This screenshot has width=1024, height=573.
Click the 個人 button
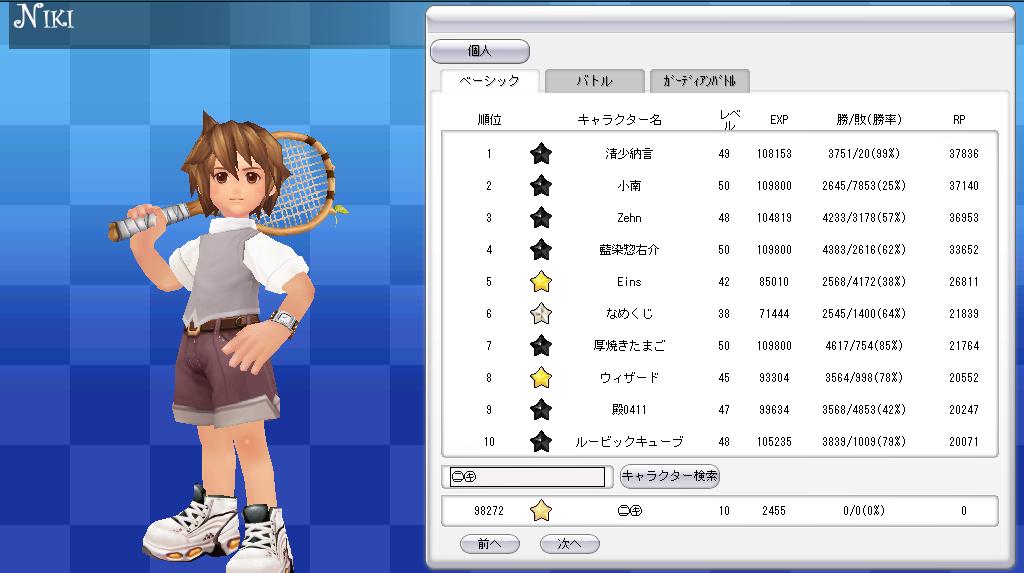(x=480, y=51)
